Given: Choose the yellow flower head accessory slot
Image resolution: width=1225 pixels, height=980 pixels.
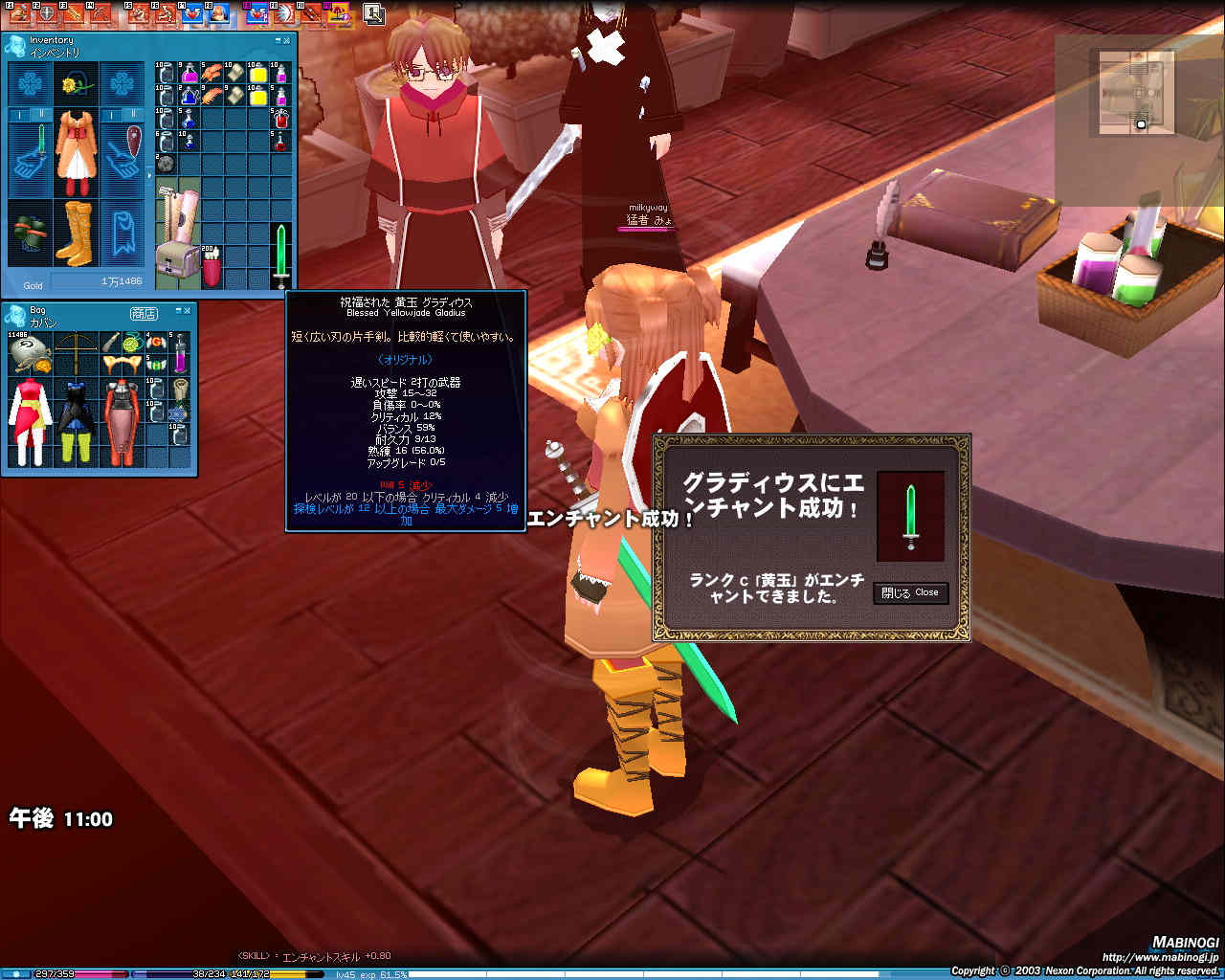Looking at the screenshot, I should click(77, 86).
